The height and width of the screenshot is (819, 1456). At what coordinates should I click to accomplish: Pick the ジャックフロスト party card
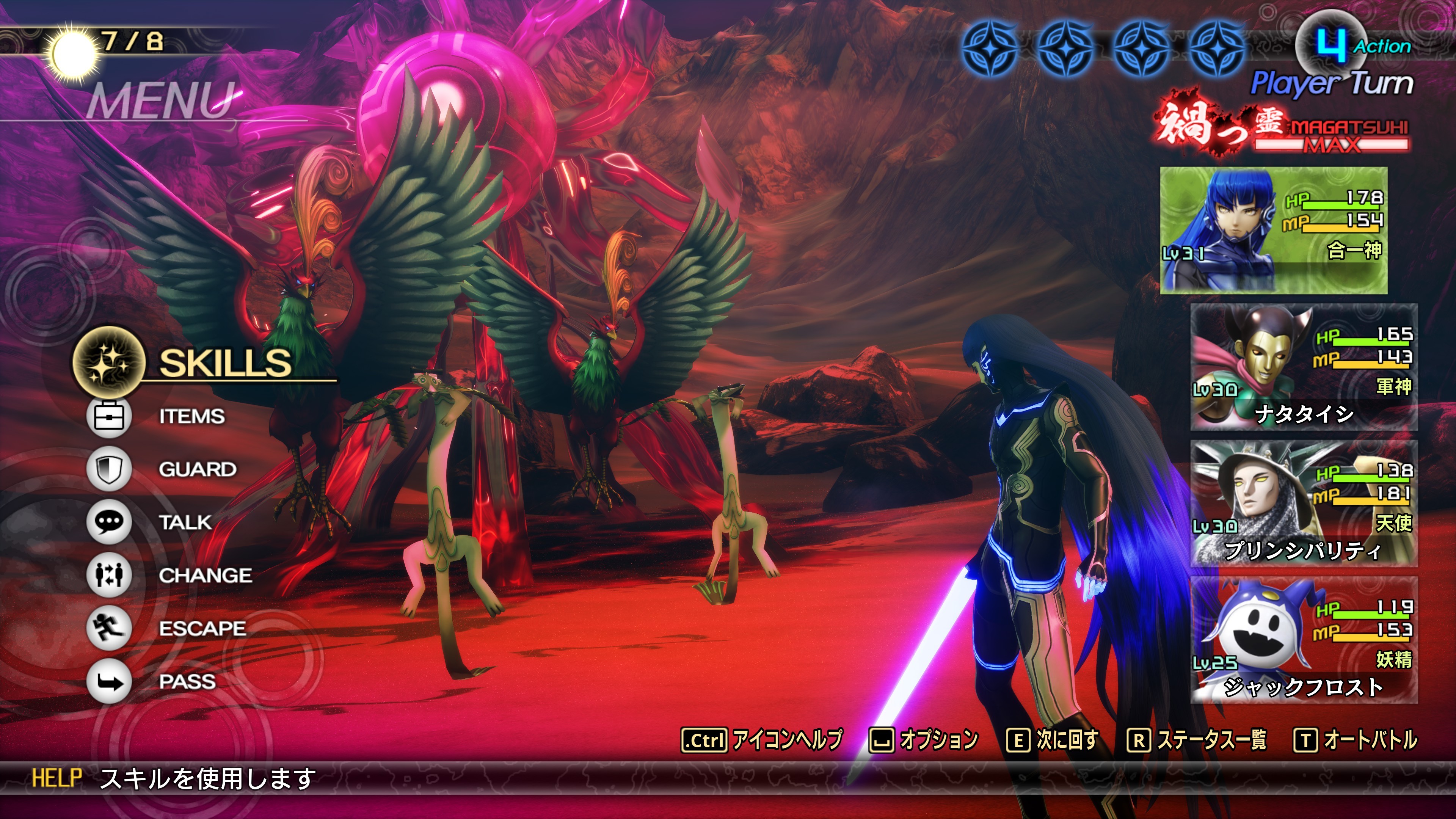coord(1304,640)
